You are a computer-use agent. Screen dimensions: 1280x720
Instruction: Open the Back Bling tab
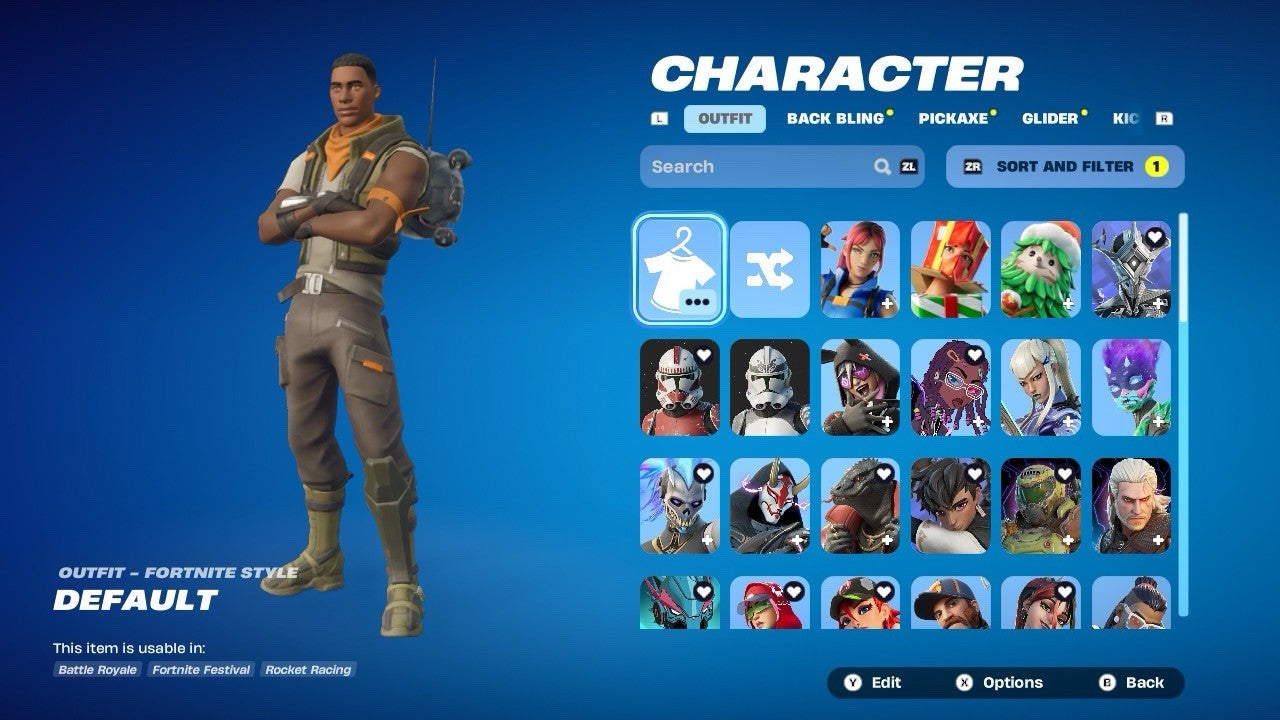(x=836, y=119)
